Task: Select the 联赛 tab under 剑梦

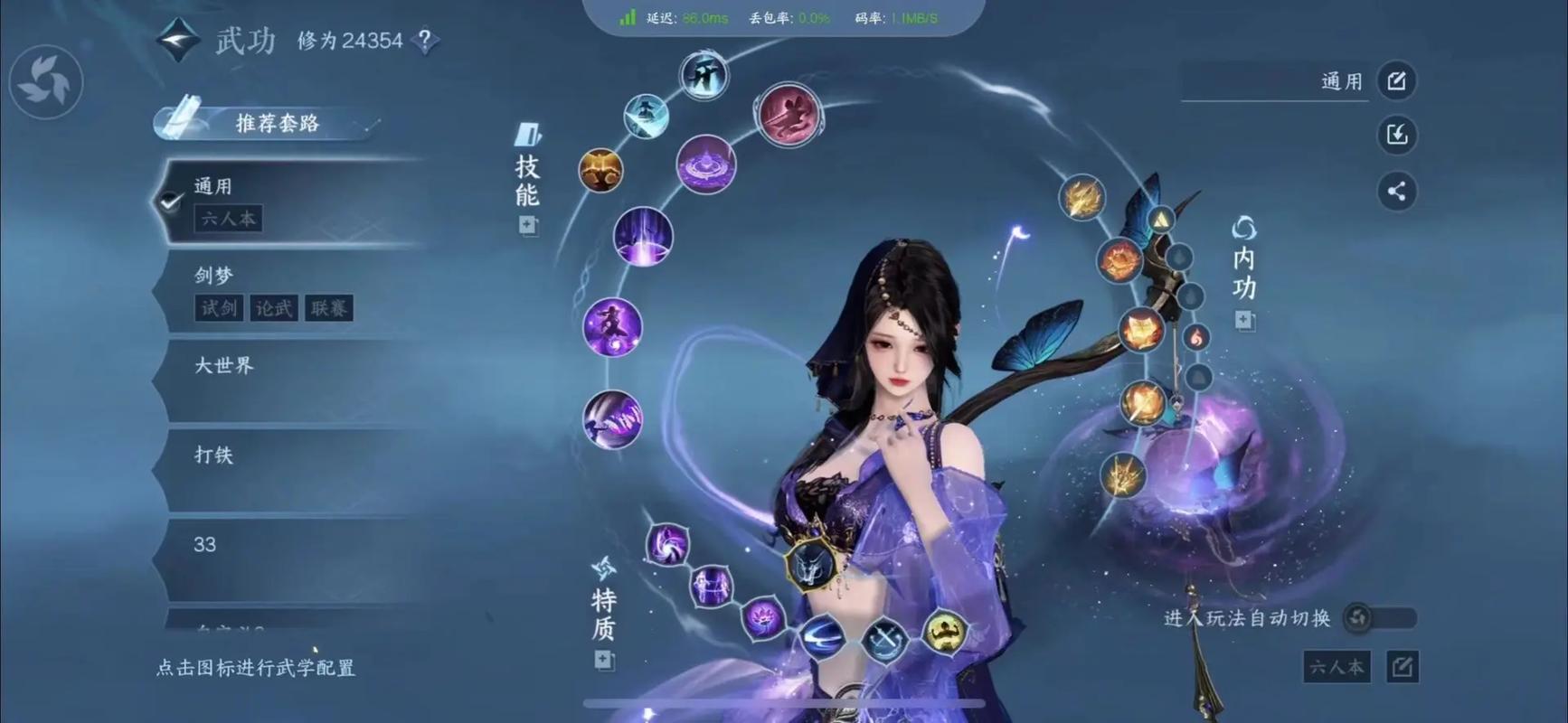Action: (330, 308)
